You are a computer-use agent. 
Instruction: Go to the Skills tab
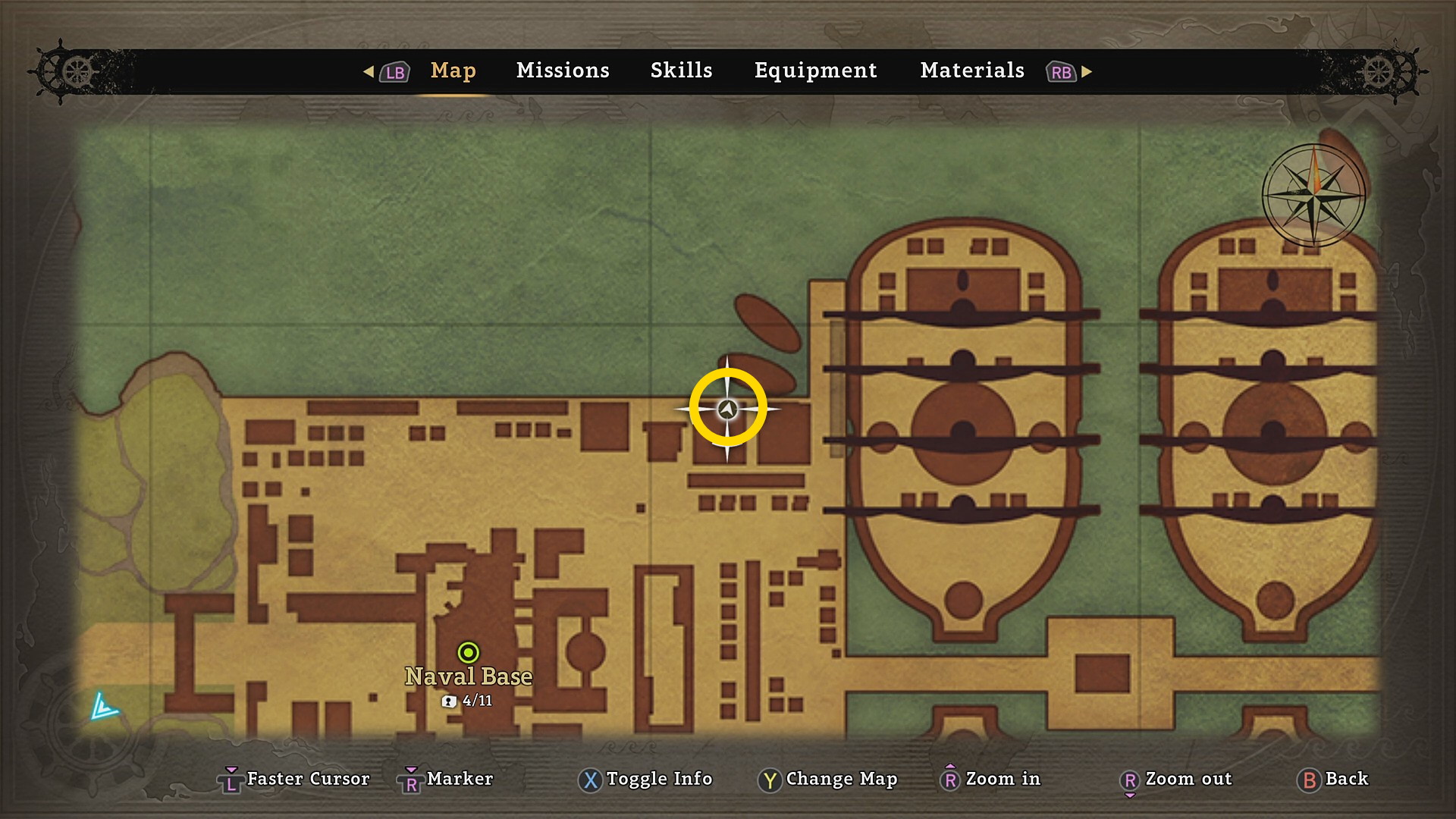(x=681, y=71)
